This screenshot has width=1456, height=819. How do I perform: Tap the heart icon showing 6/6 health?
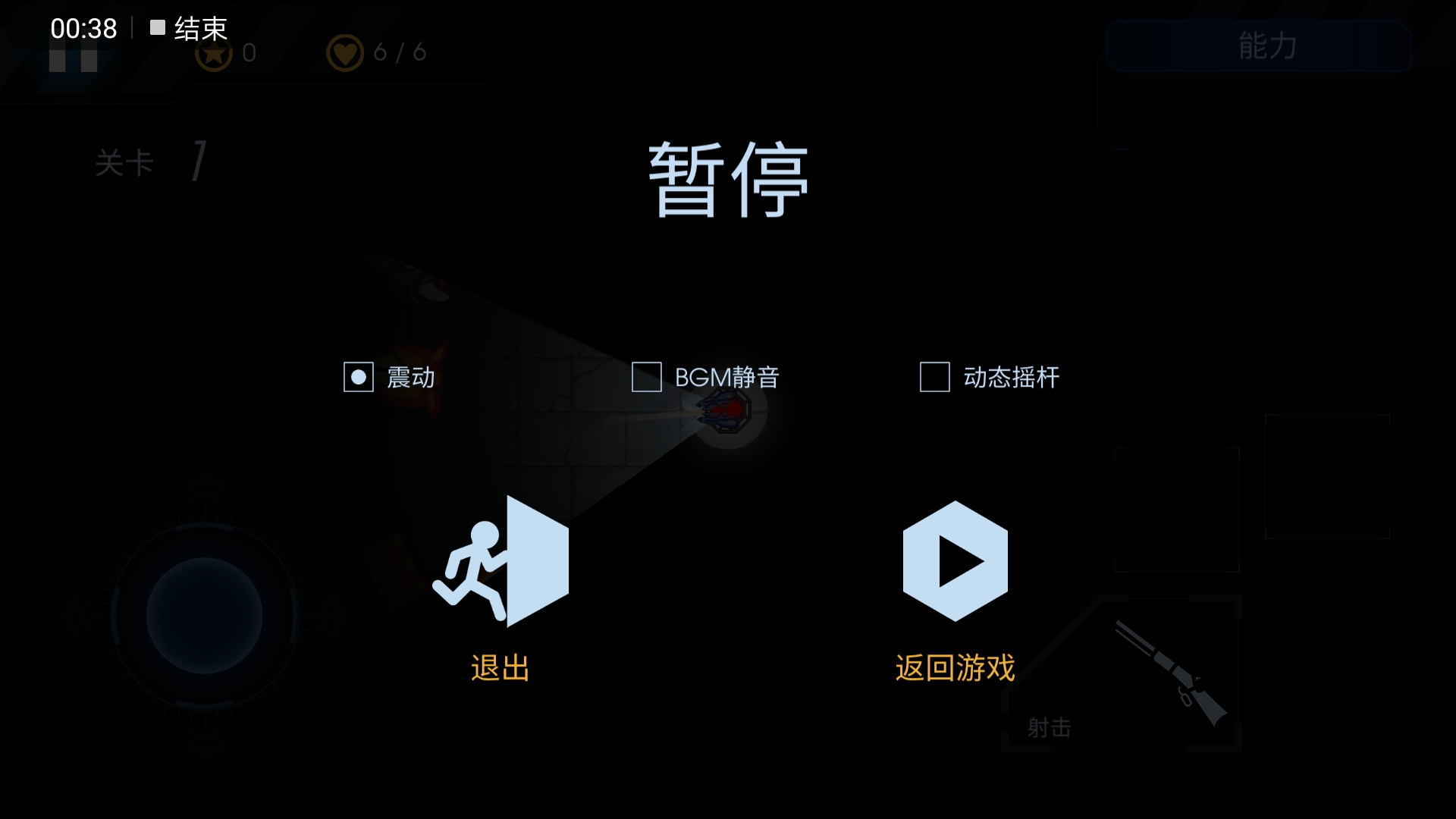[346, 52]
